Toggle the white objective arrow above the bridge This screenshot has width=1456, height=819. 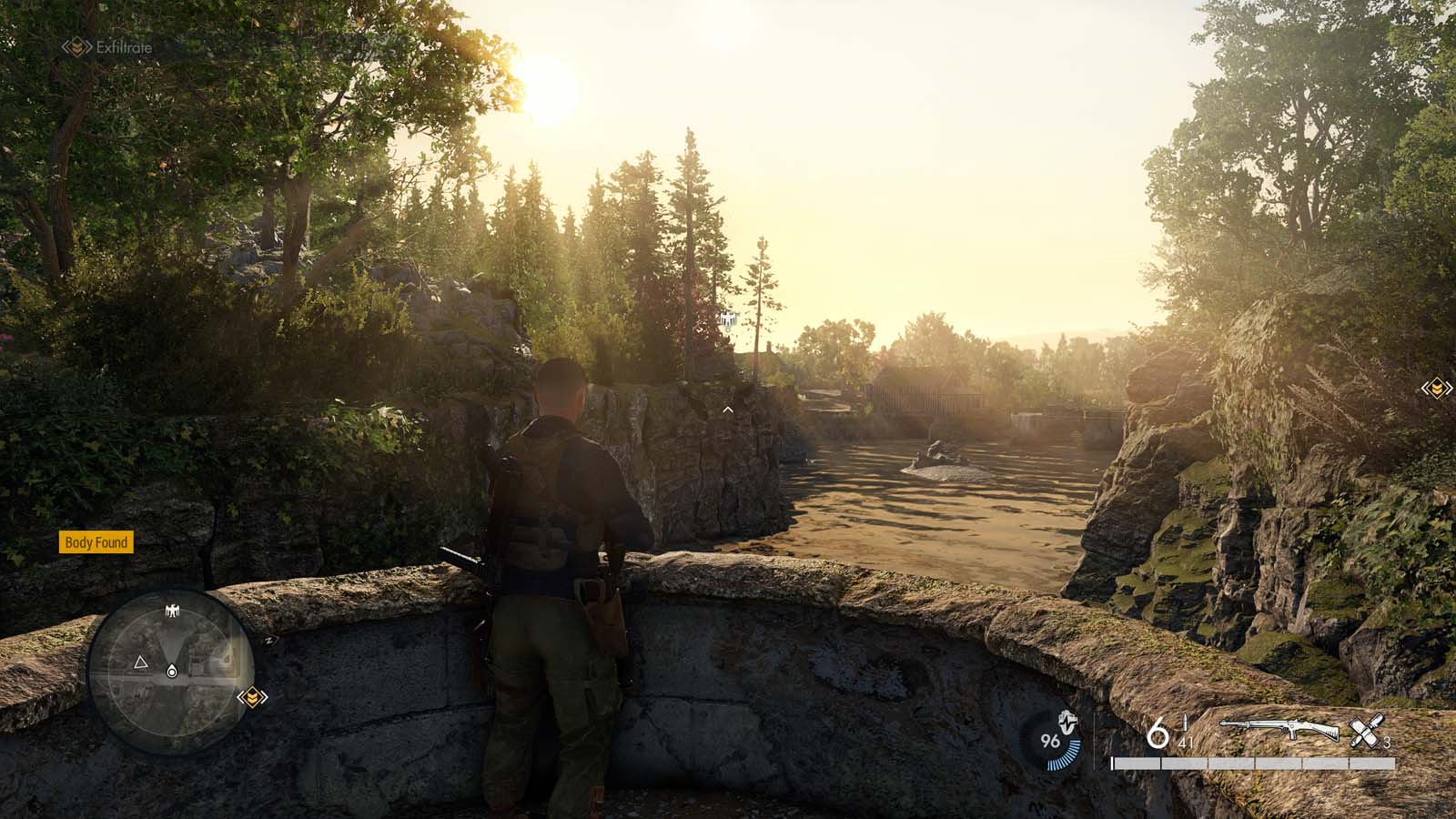[726, 409]
